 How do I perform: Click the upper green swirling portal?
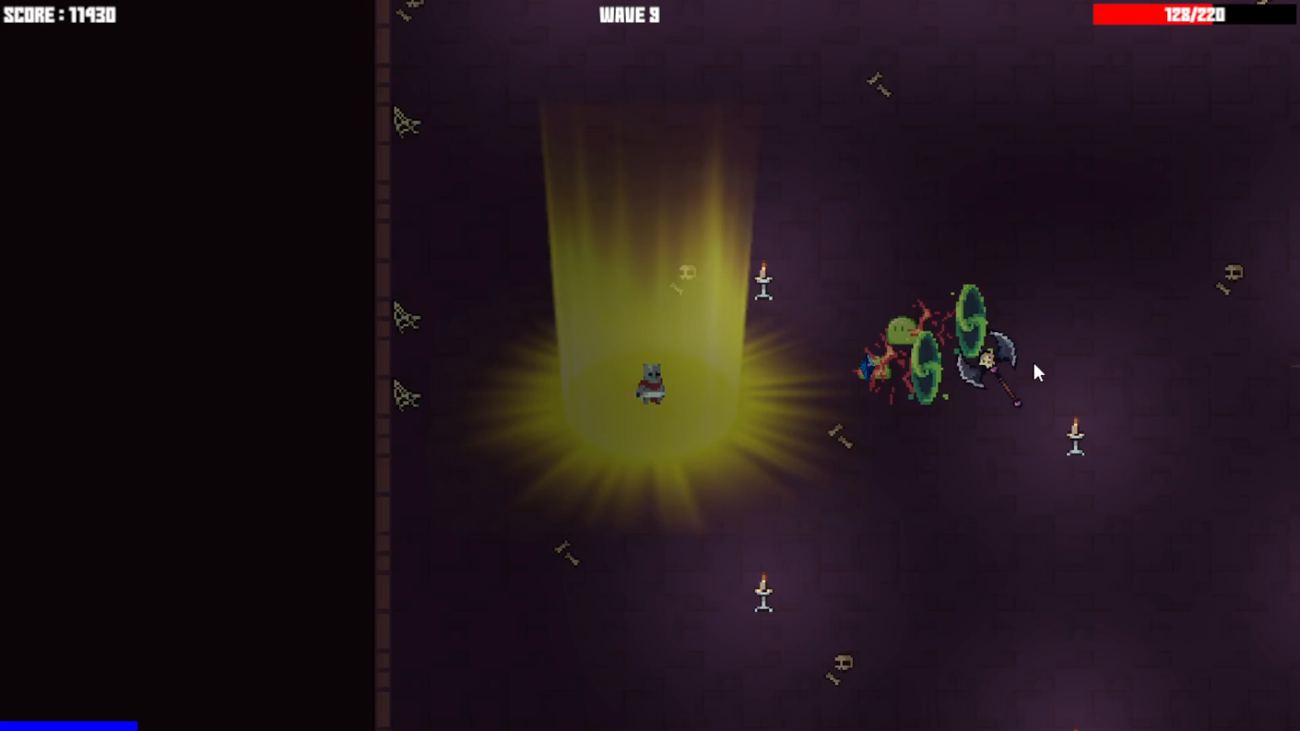coord(970,320)
